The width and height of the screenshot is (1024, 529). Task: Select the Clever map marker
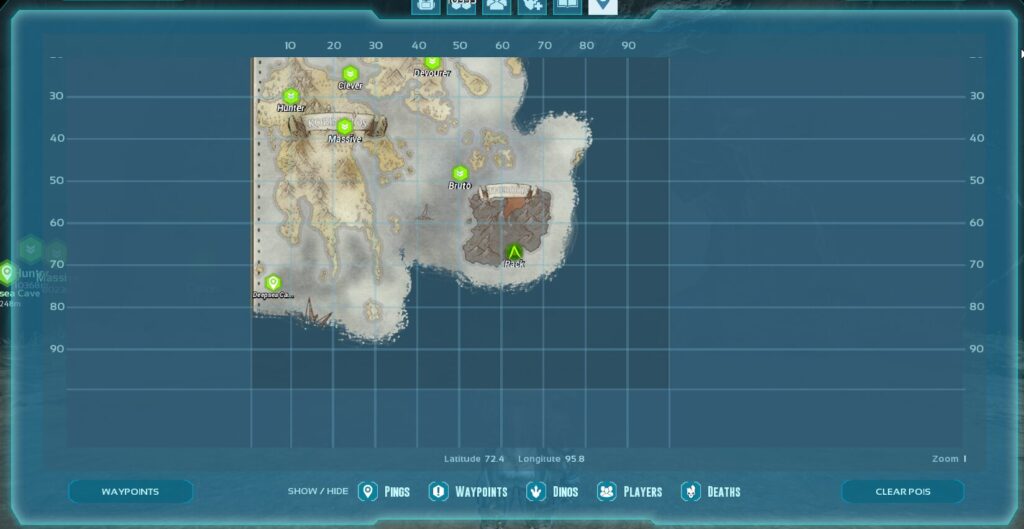click(350, 74)
